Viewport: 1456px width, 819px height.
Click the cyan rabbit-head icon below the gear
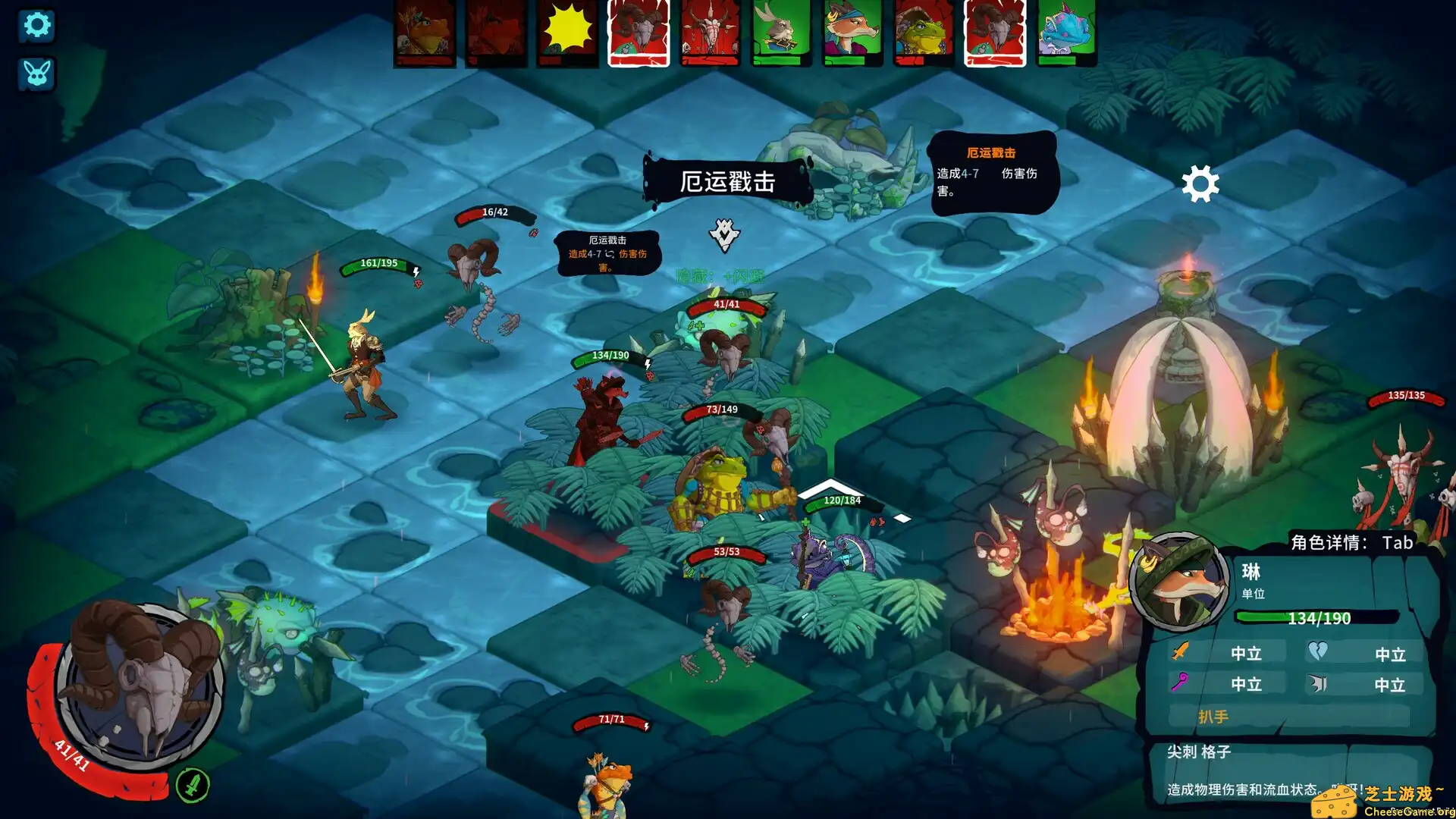point(35,74)
